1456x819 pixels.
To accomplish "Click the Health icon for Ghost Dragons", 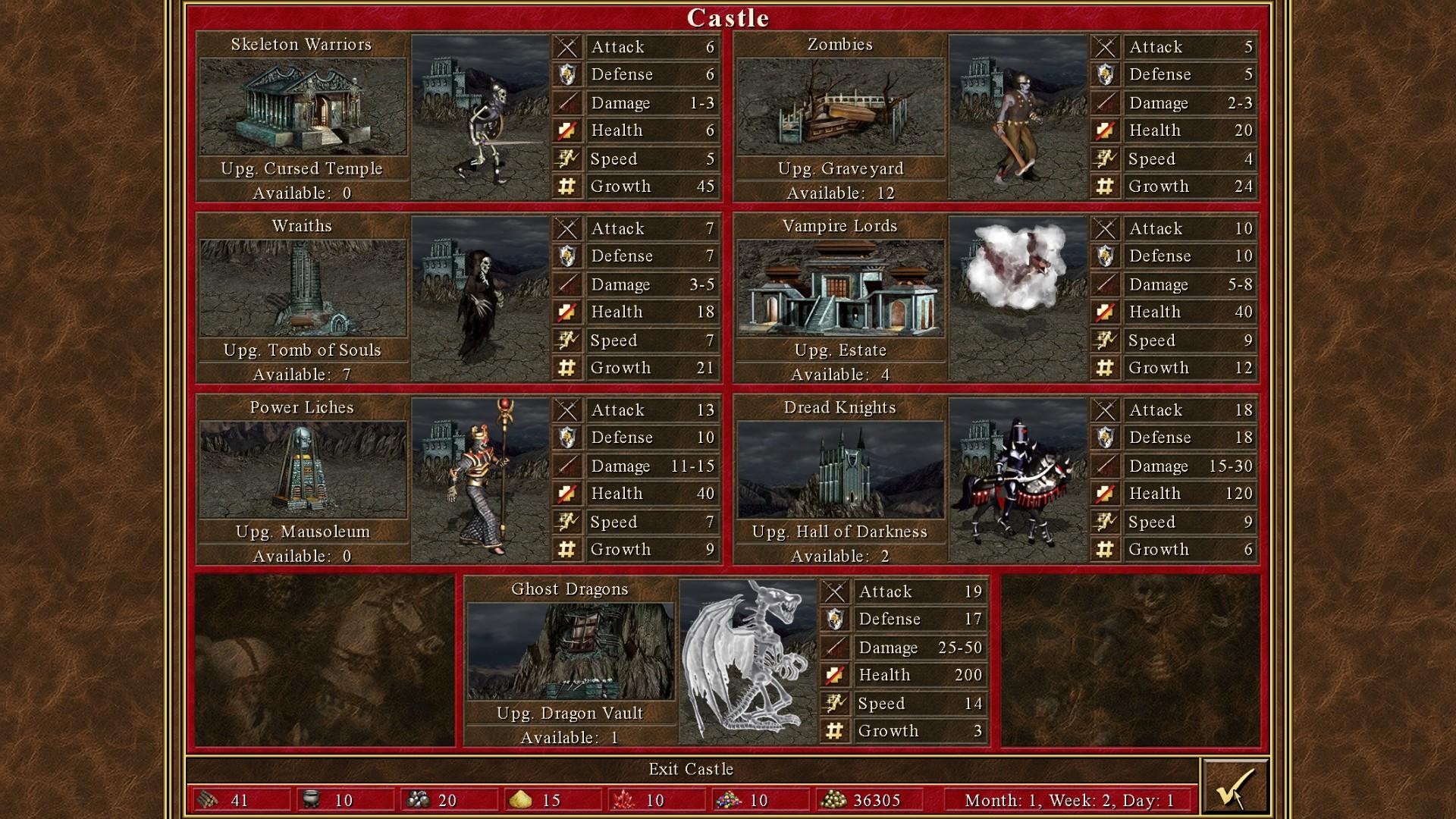I will click(x=835, y=674).
